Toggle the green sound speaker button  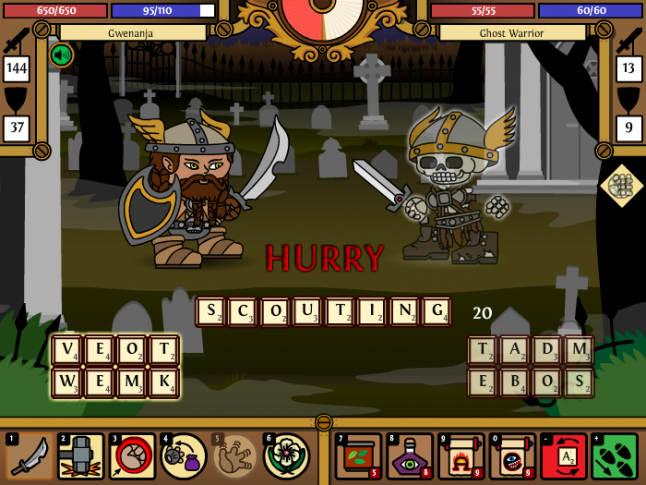[x=62, y=54]
